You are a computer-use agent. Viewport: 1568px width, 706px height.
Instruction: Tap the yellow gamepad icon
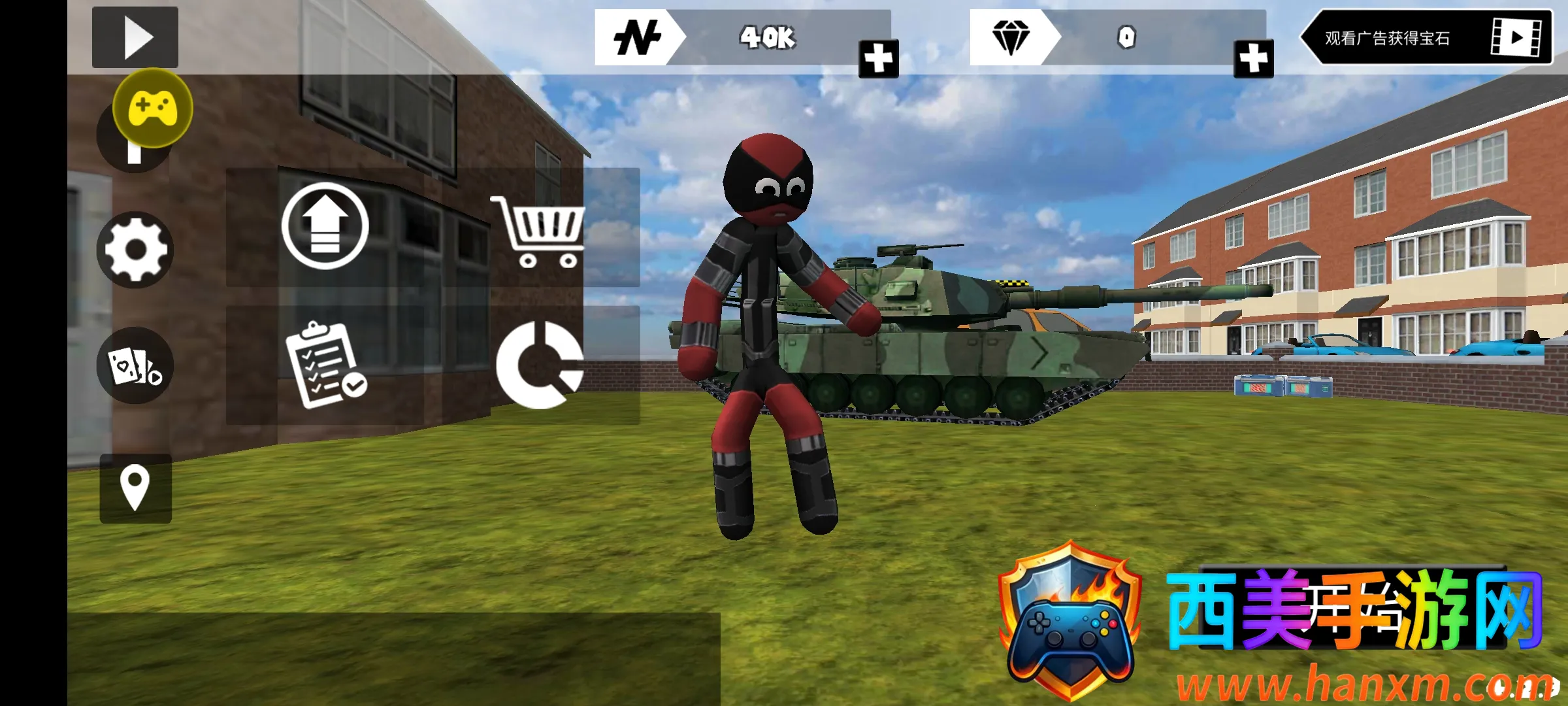tap(153, 108)
